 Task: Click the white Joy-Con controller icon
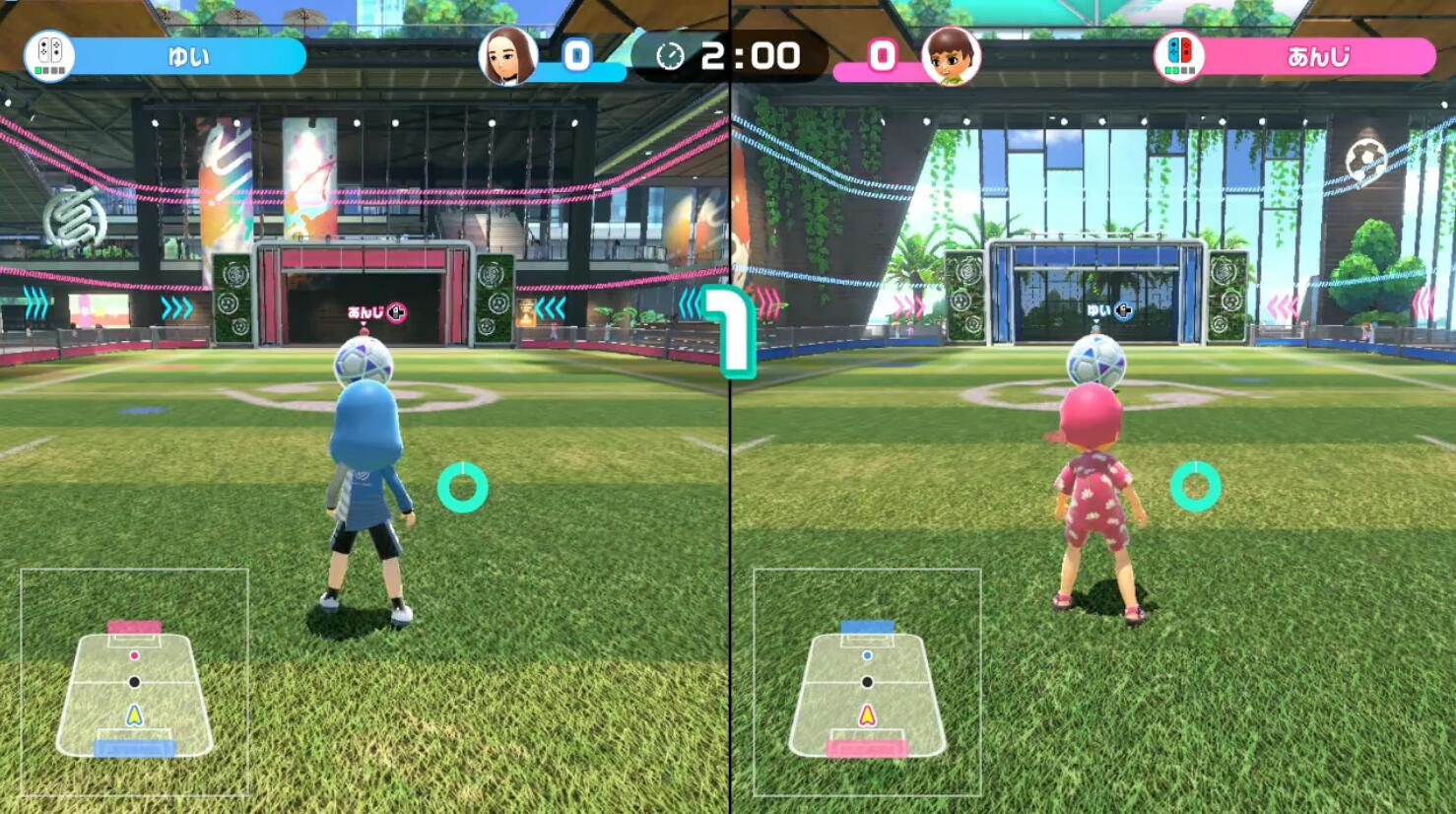point(49,55)
